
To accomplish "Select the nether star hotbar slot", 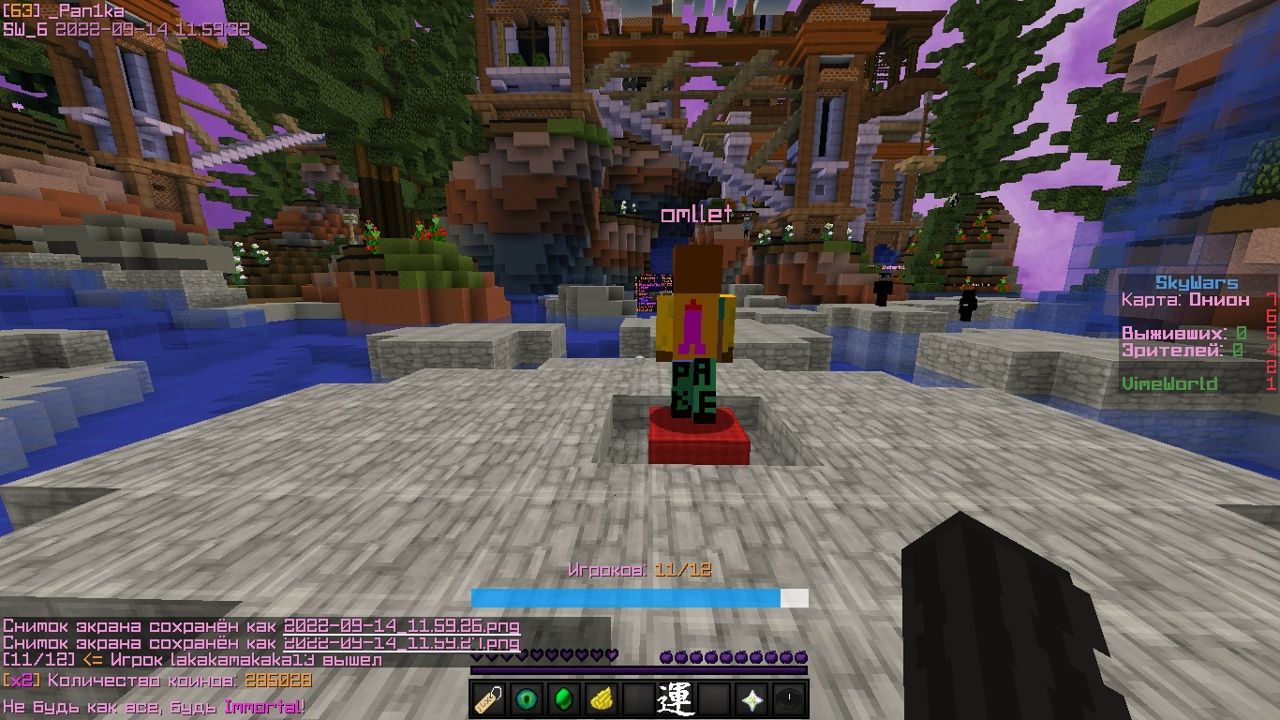I will pyautogui.click(x=751, y=699).
